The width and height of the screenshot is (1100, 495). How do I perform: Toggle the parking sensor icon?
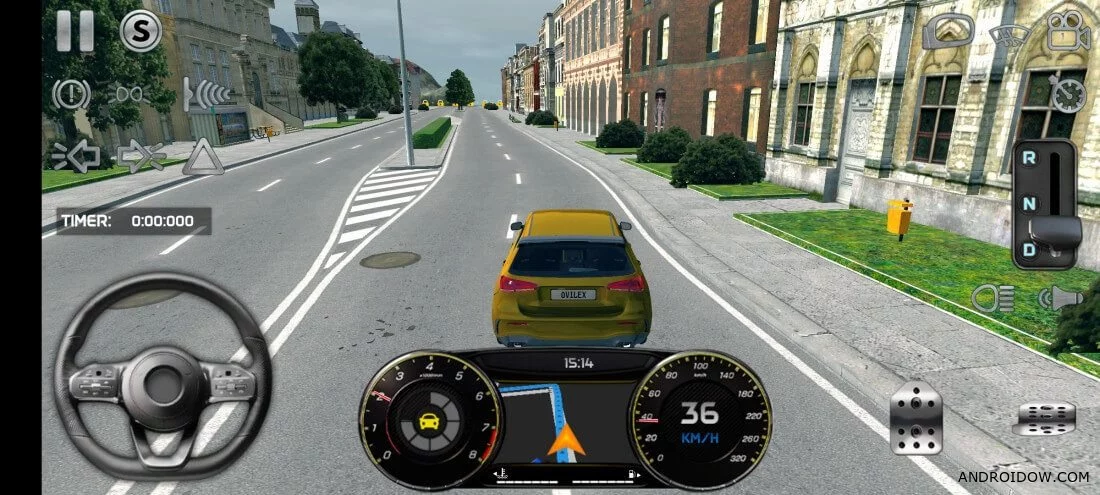click(x=208, y=94)
